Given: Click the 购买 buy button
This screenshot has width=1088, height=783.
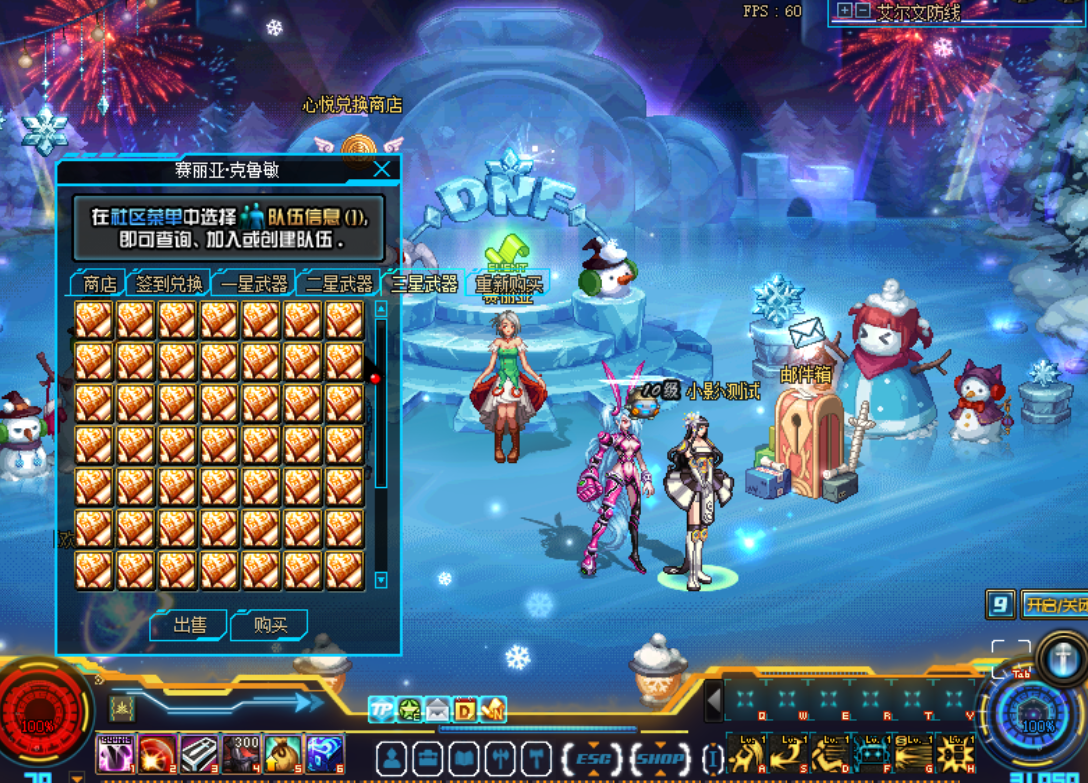Looking at the screenshot, I should coord(269,625).
